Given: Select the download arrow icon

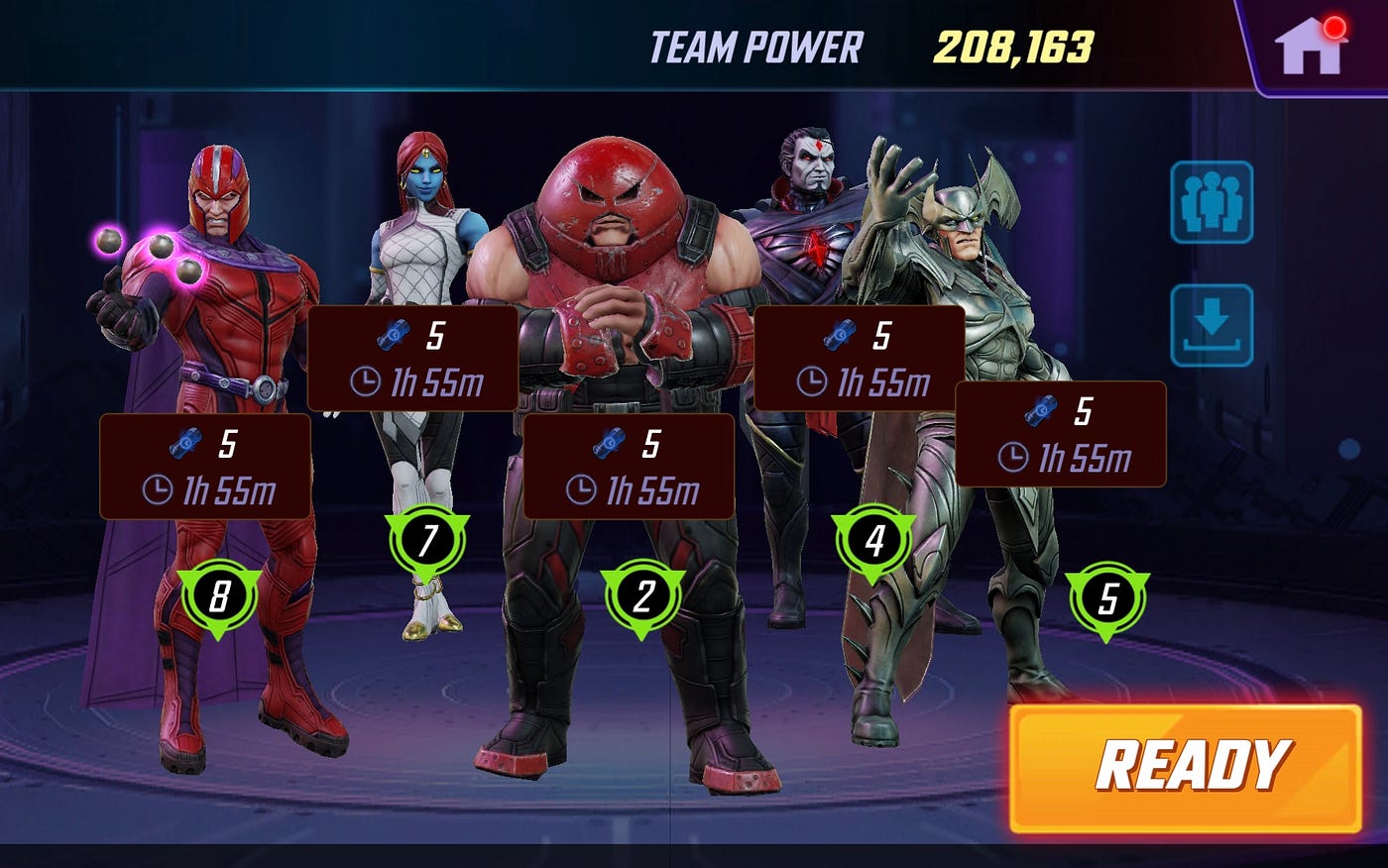Looking at the screenshot, I should (1212, 325).
